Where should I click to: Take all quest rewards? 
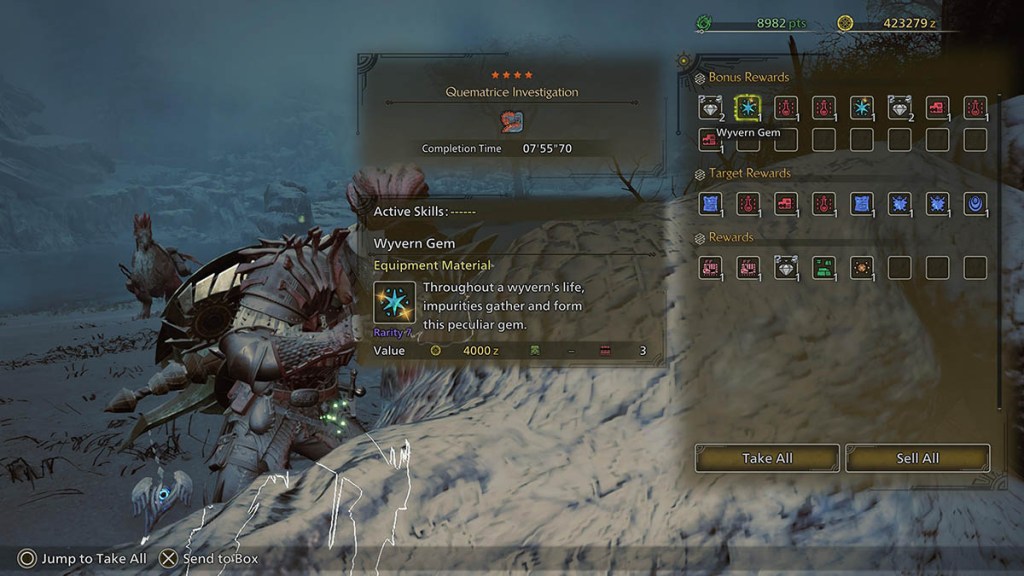pyautogui.click(x=767, y=458)
